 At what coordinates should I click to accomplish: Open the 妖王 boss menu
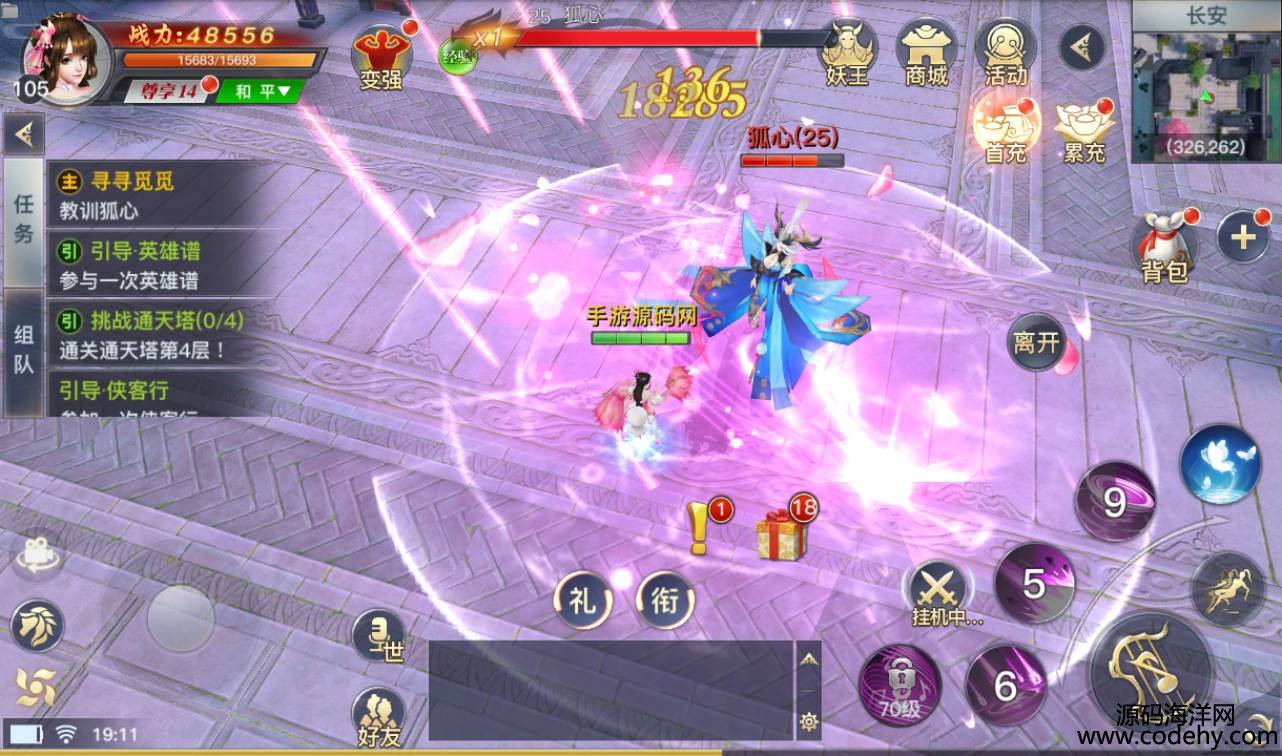pos(848,53)
